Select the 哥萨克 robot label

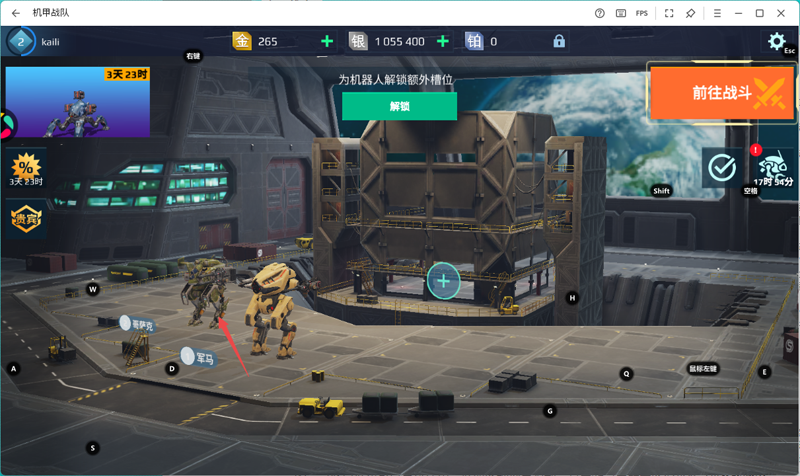pos(136,324)
